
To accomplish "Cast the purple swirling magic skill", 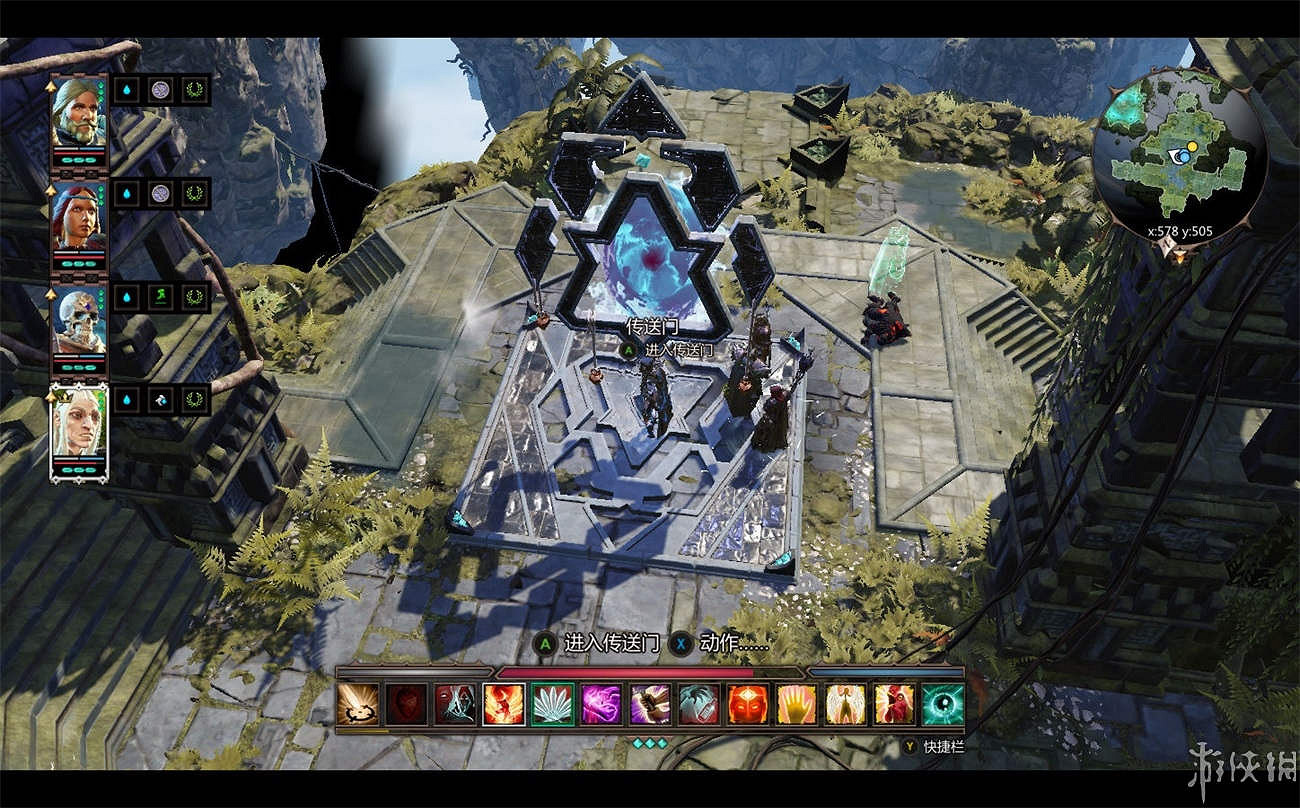I will coord(602,704).
